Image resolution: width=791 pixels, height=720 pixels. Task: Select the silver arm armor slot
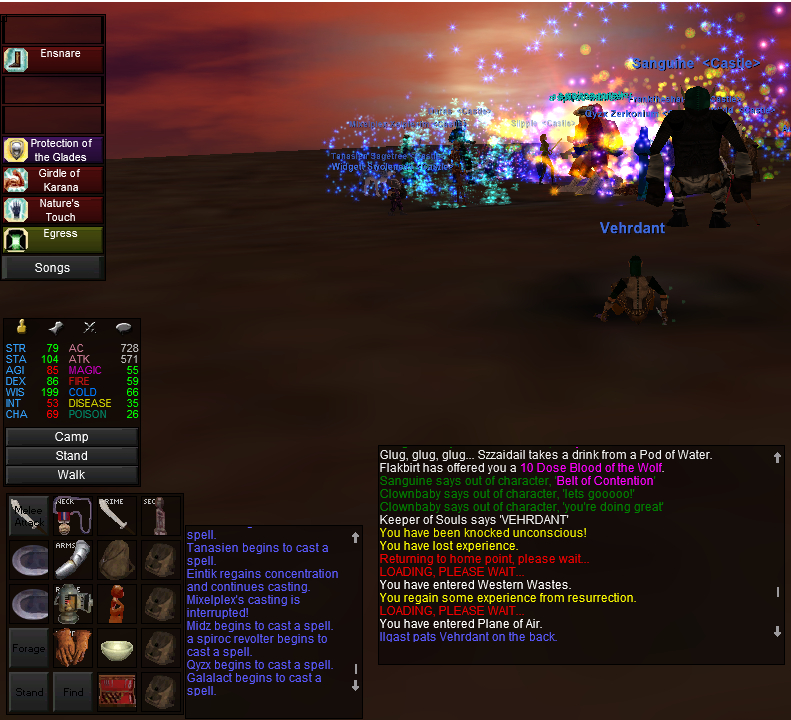click(72, 559)
